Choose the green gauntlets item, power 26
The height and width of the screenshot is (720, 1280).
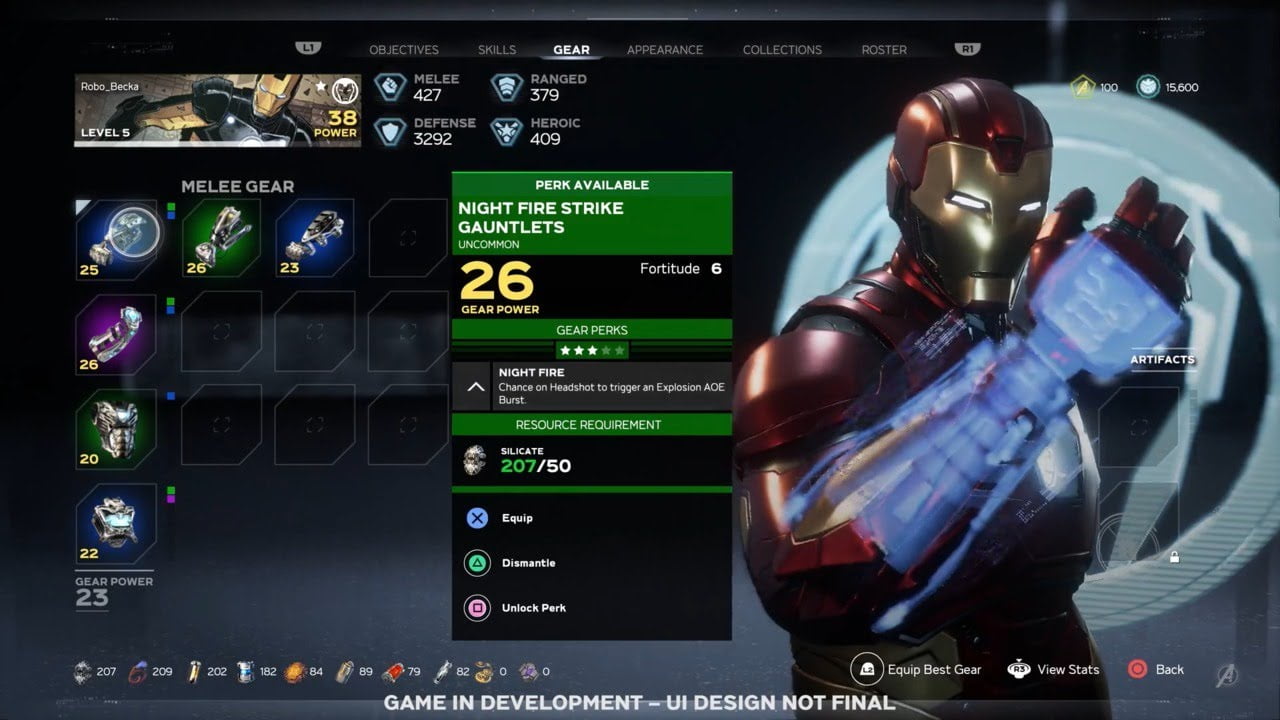click(x=221, y=237)
